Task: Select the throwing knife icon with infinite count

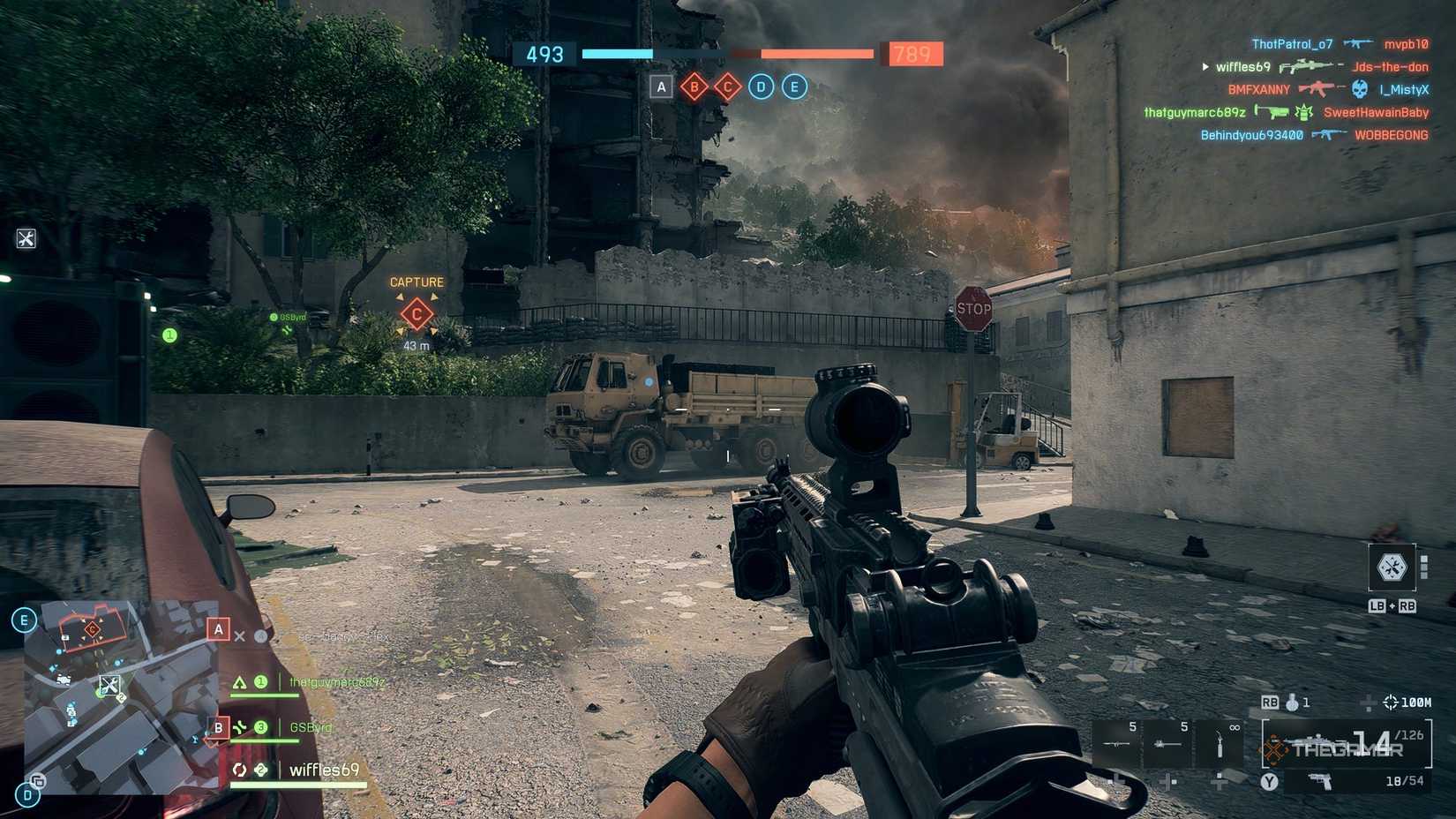Action: pos(1219,742)
